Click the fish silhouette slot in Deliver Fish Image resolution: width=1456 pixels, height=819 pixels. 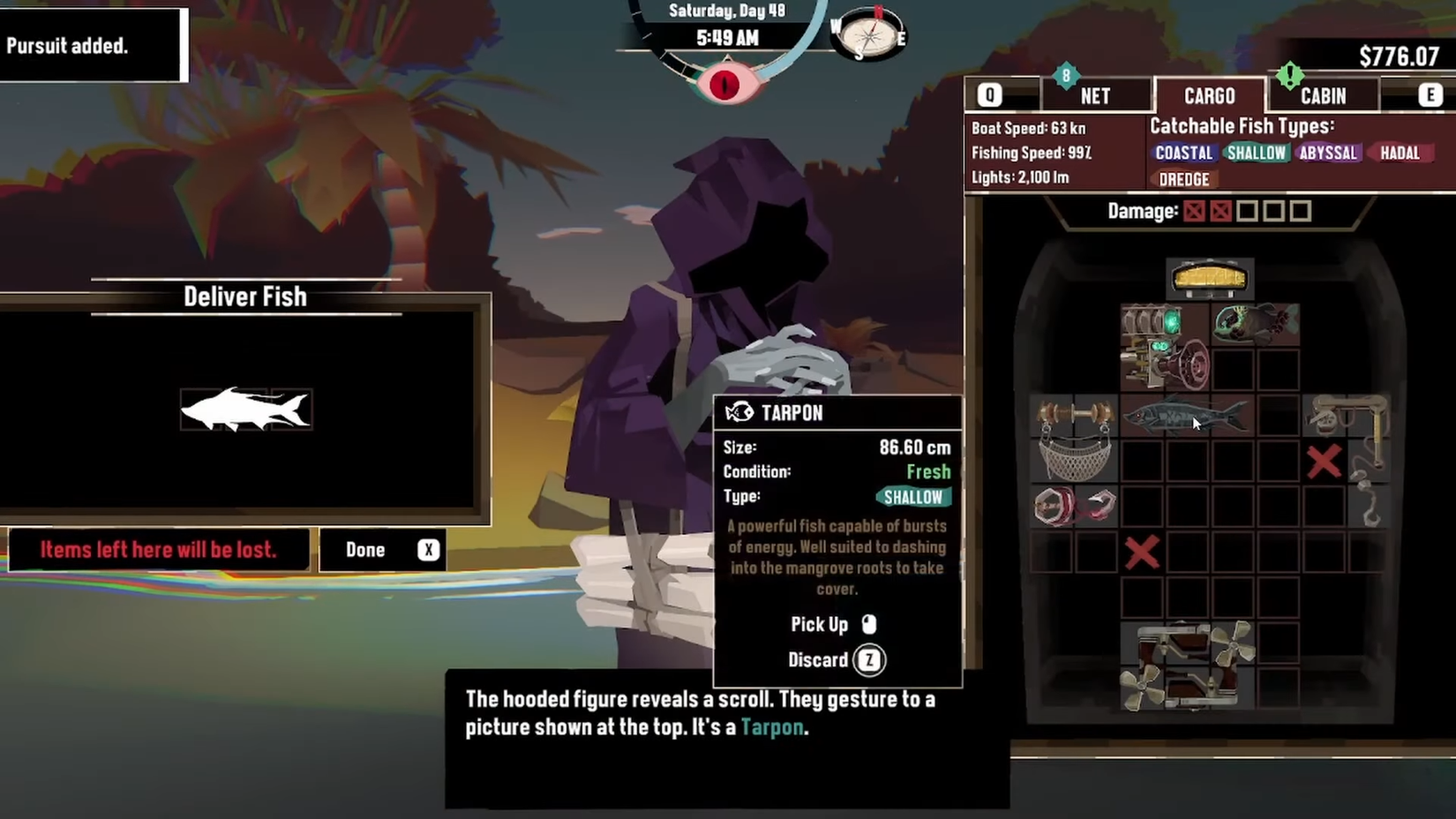[x=247, y=409]
